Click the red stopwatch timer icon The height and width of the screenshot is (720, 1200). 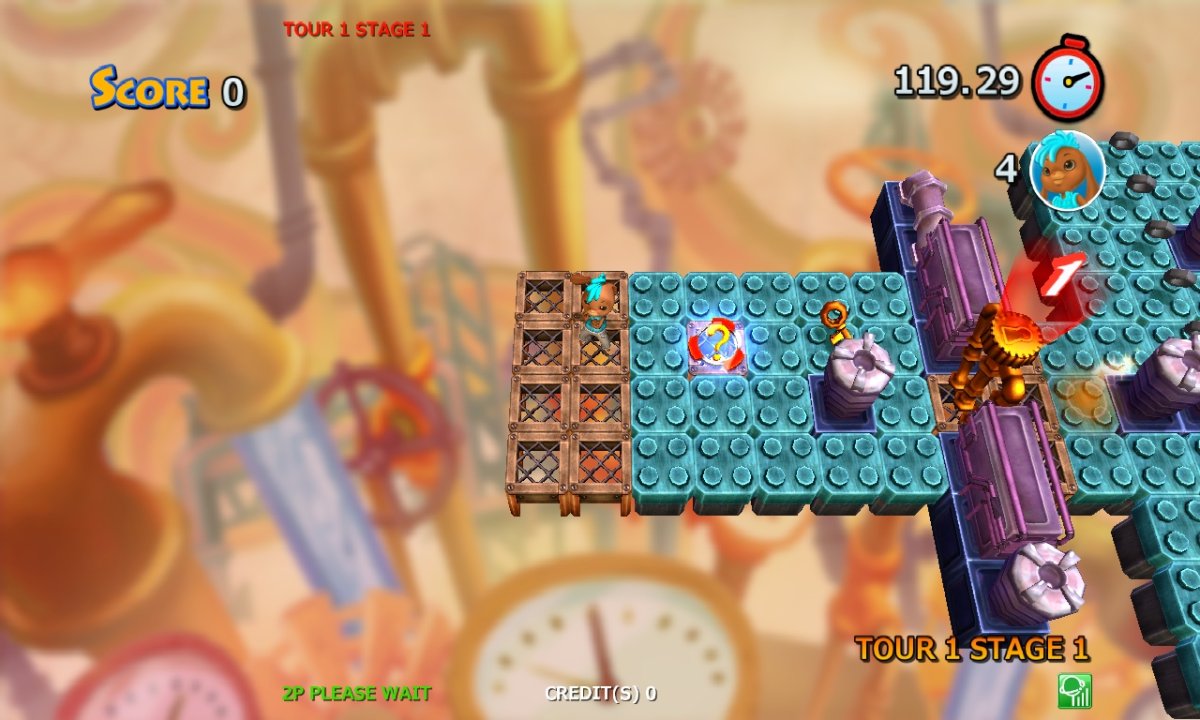[x=1068, y=79]
